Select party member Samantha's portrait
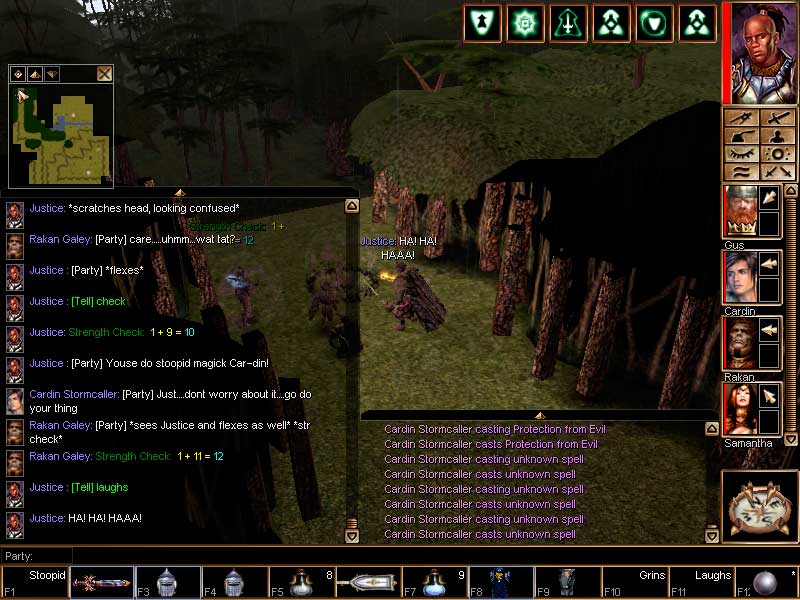Image resolution: width=800 pixels, height=600 pixels. point(740,409)
